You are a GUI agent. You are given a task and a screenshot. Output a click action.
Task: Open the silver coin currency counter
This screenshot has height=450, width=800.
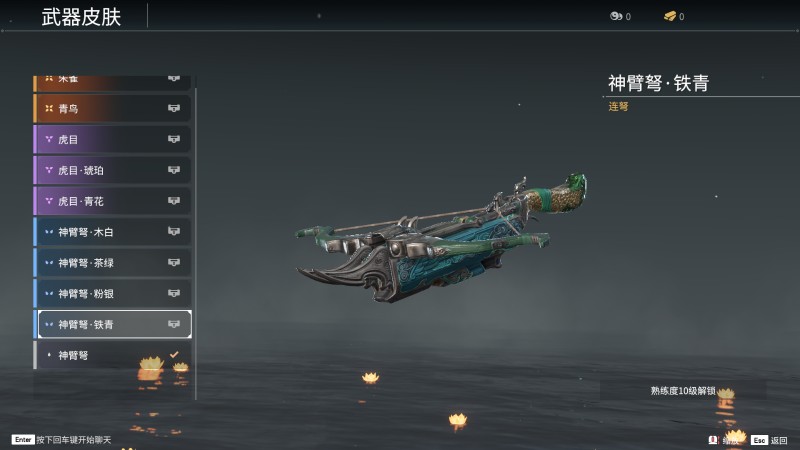620,16
